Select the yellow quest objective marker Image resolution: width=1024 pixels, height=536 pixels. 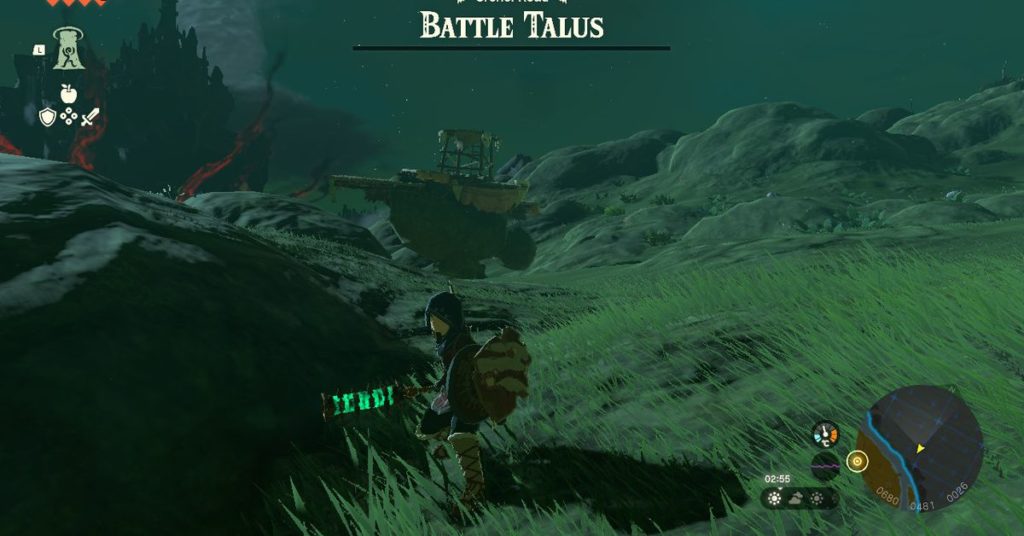[x=856, y=461]
